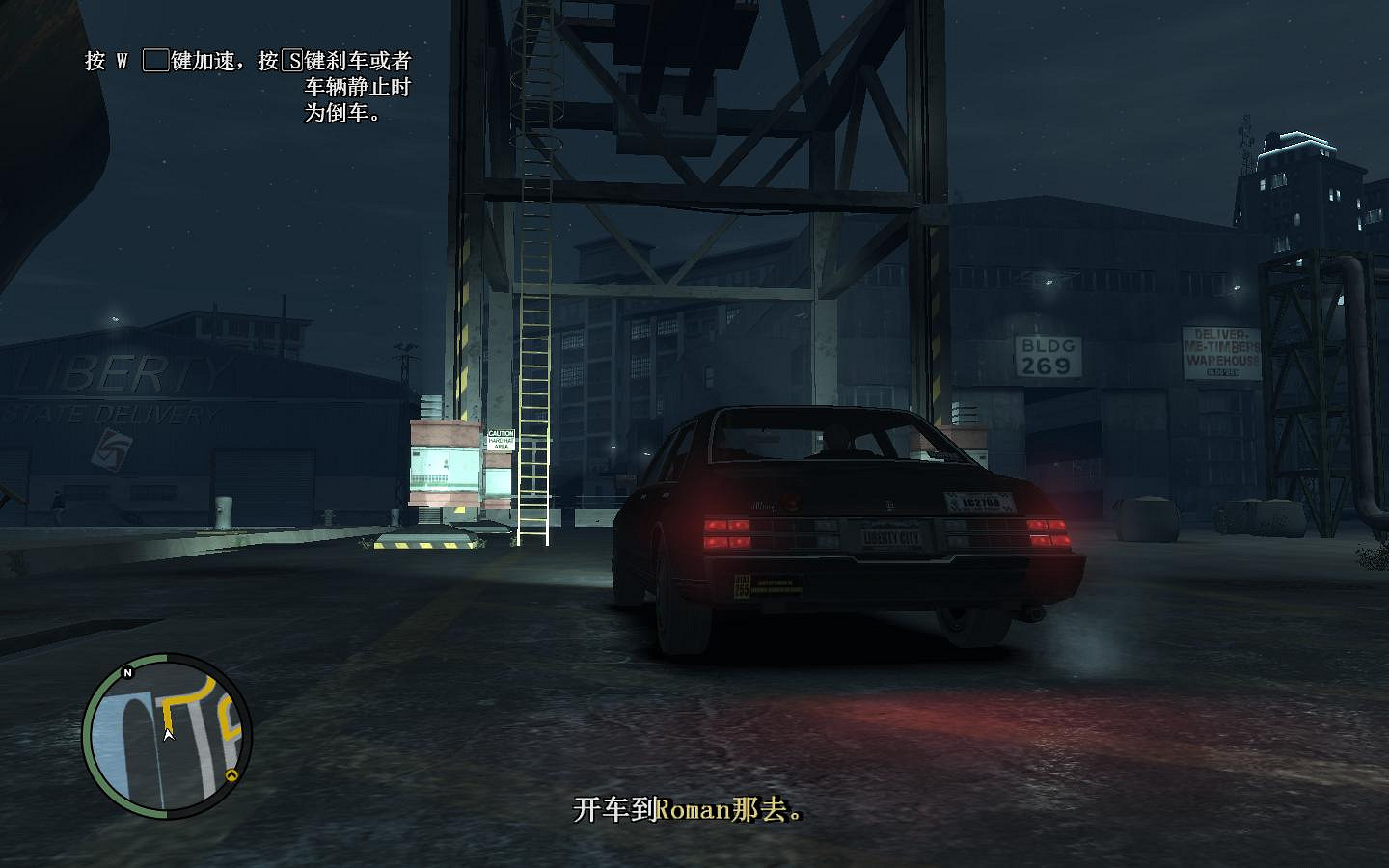1389x868 pixels.
Task: Click the CAUTION hard hat sign near the booth
Action: tap(502, 439)
